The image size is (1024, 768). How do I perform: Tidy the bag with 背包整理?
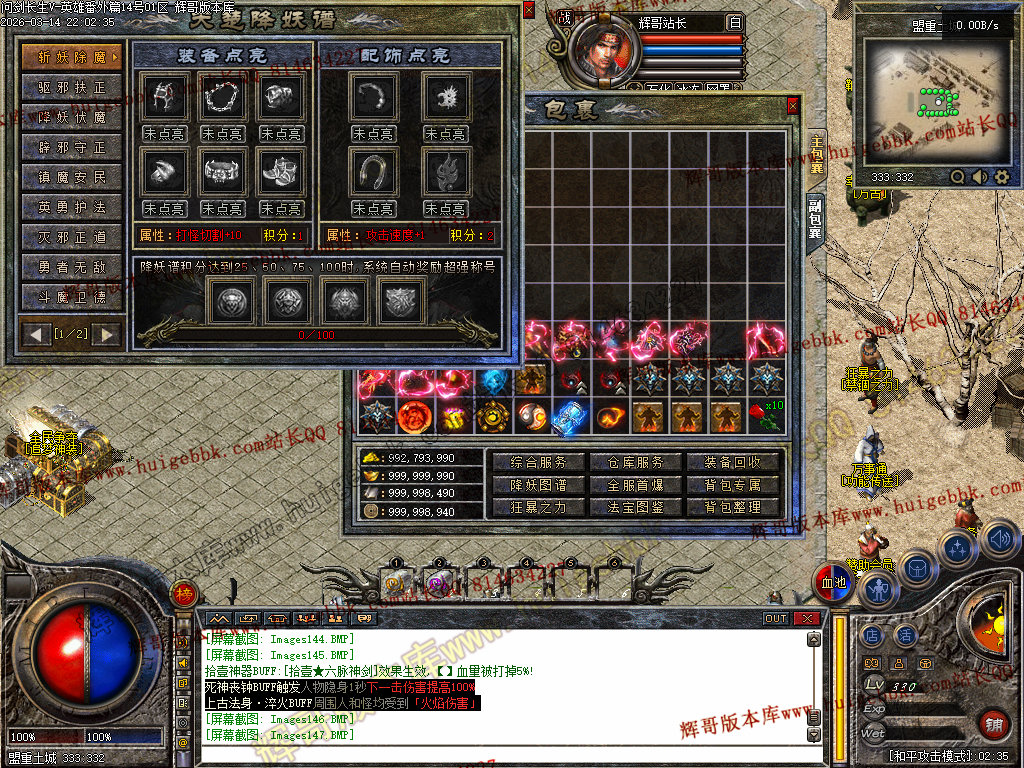(x=733, y=507)
